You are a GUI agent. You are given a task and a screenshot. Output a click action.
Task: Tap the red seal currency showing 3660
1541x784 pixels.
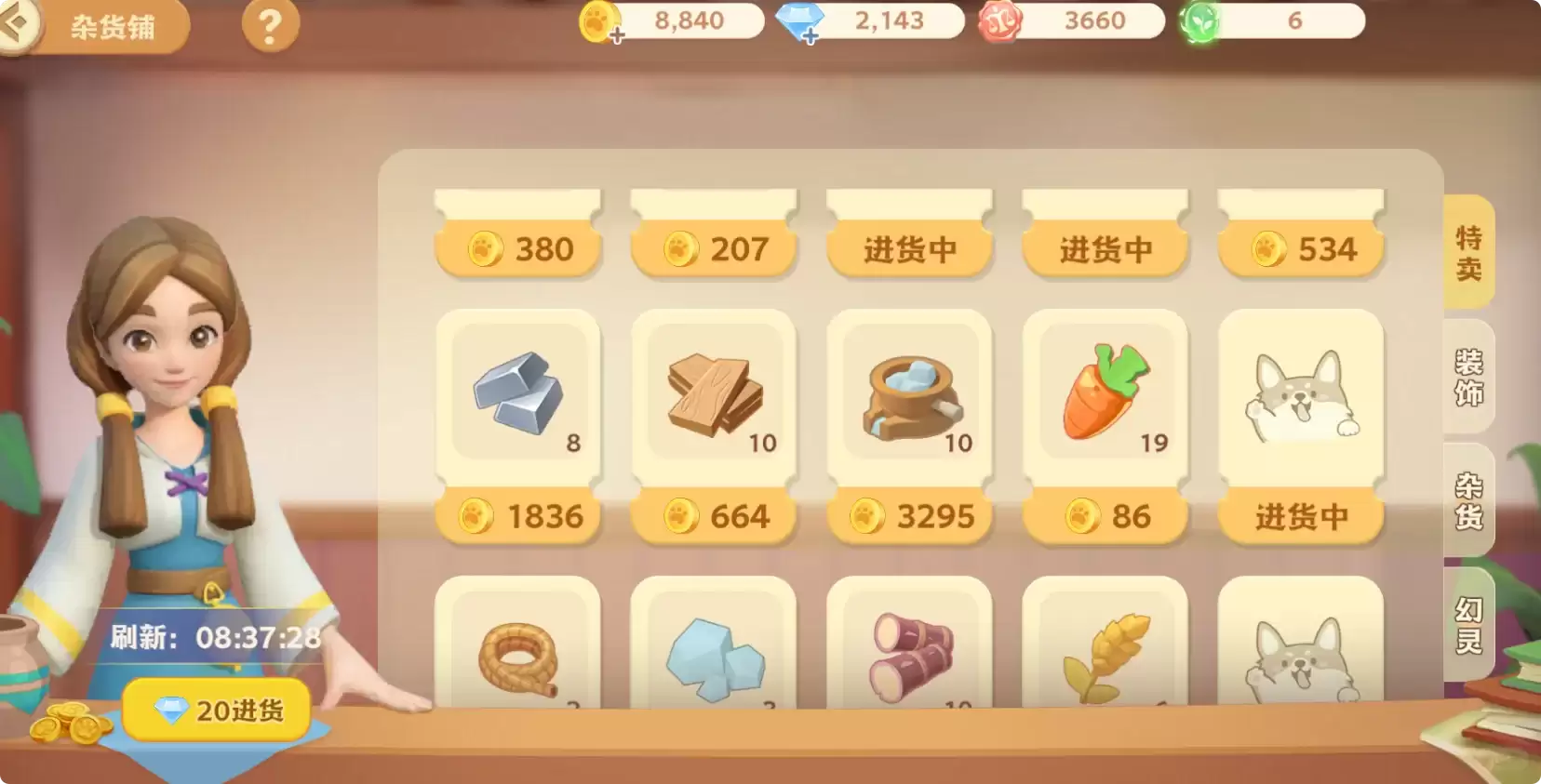(x=1070, y=20)
